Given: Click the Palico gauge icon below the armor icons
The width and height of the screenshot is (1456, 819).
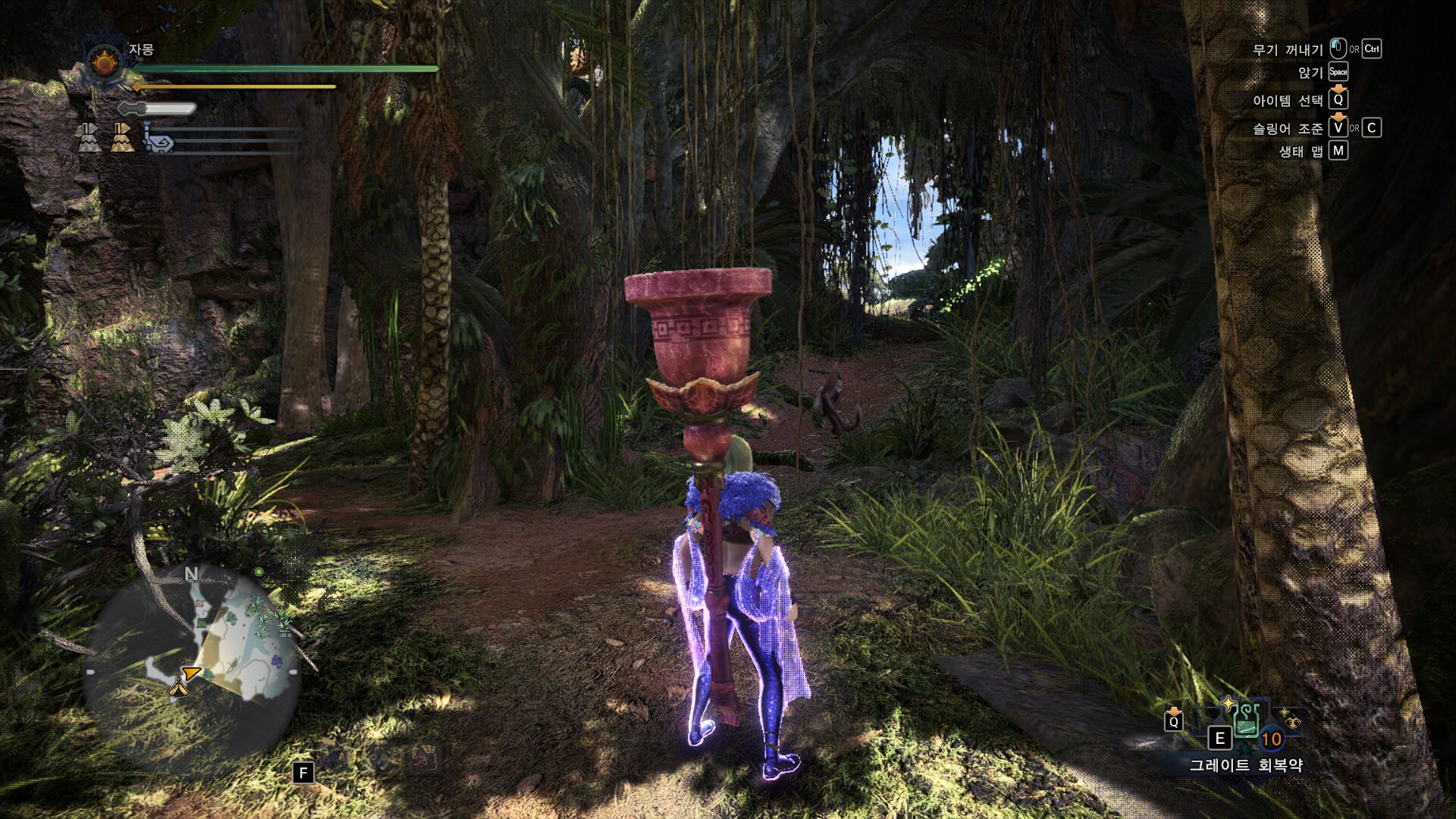Looking at the screenshot, I should 158,142.
